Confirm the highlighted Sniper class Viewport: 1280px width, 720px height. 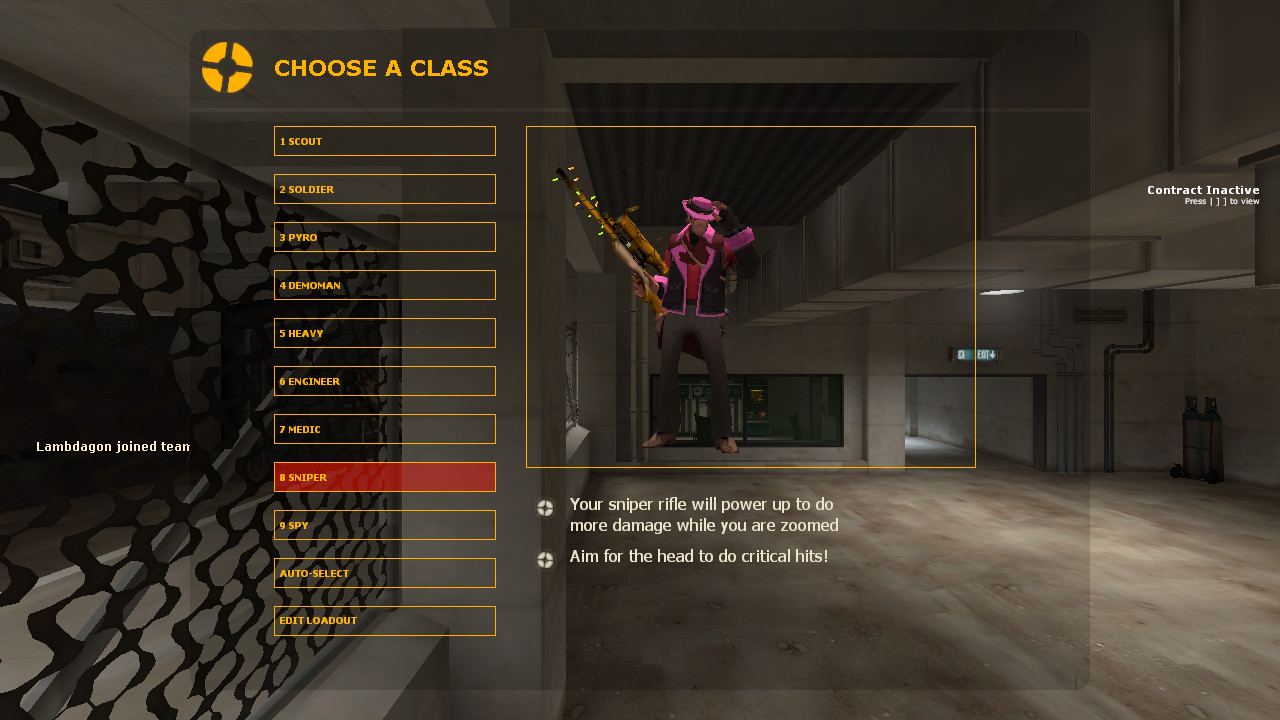[x=384, y=476]
